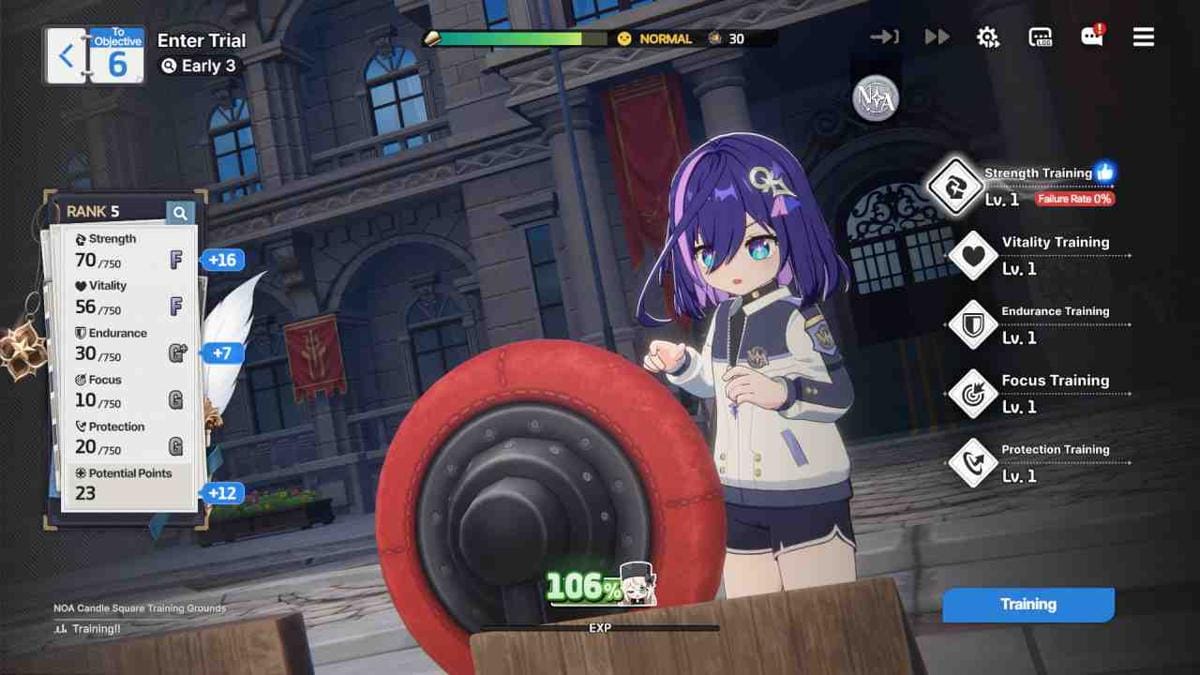Select Strength Training option
Image resolution: width=1200 pixels, height=675 pixels.
pos(954,186)
